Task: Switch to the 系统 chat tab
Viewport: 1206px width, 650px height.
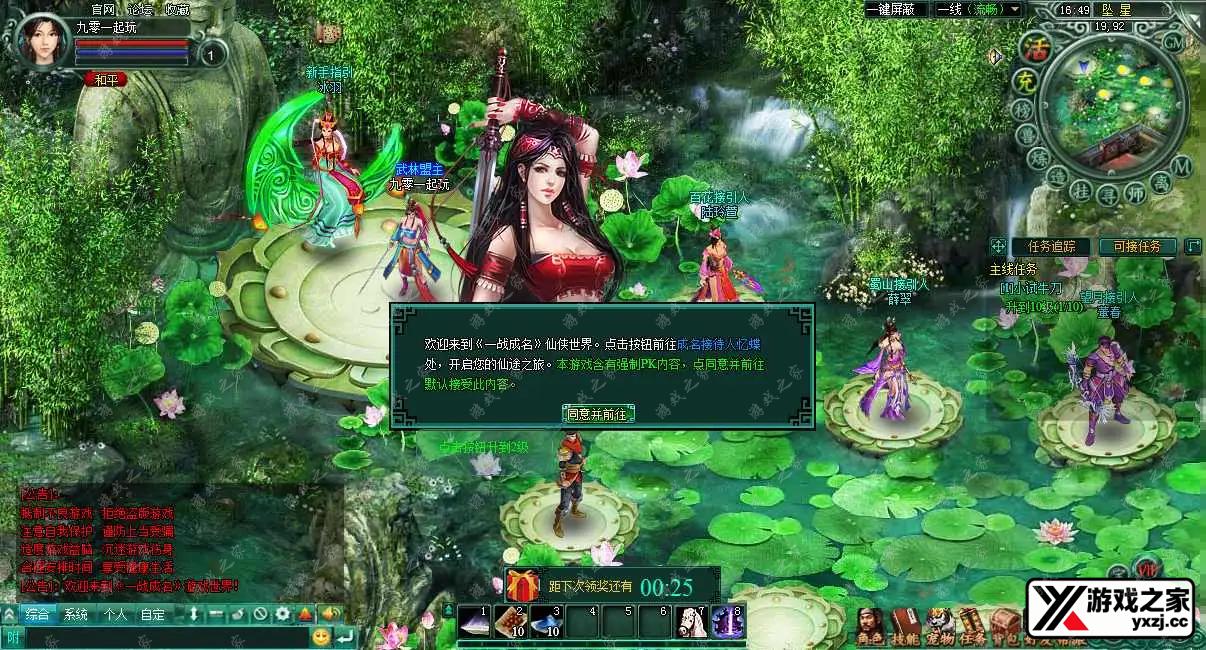Action: click(x=76, y=614)
